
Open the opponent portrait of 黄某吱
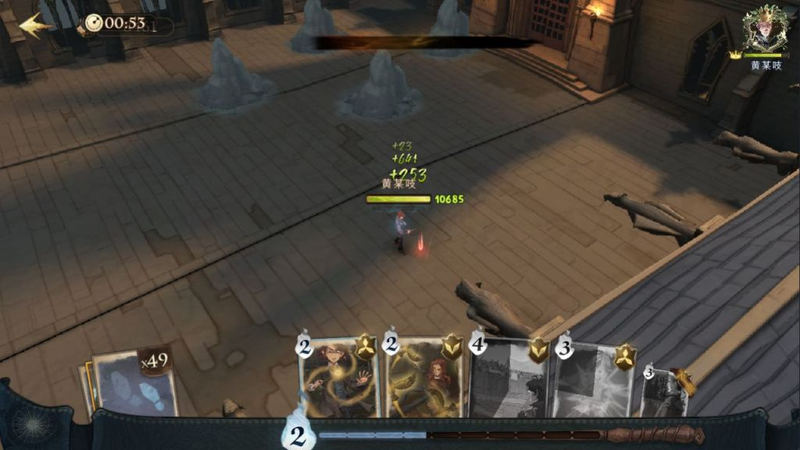(768, 30)
